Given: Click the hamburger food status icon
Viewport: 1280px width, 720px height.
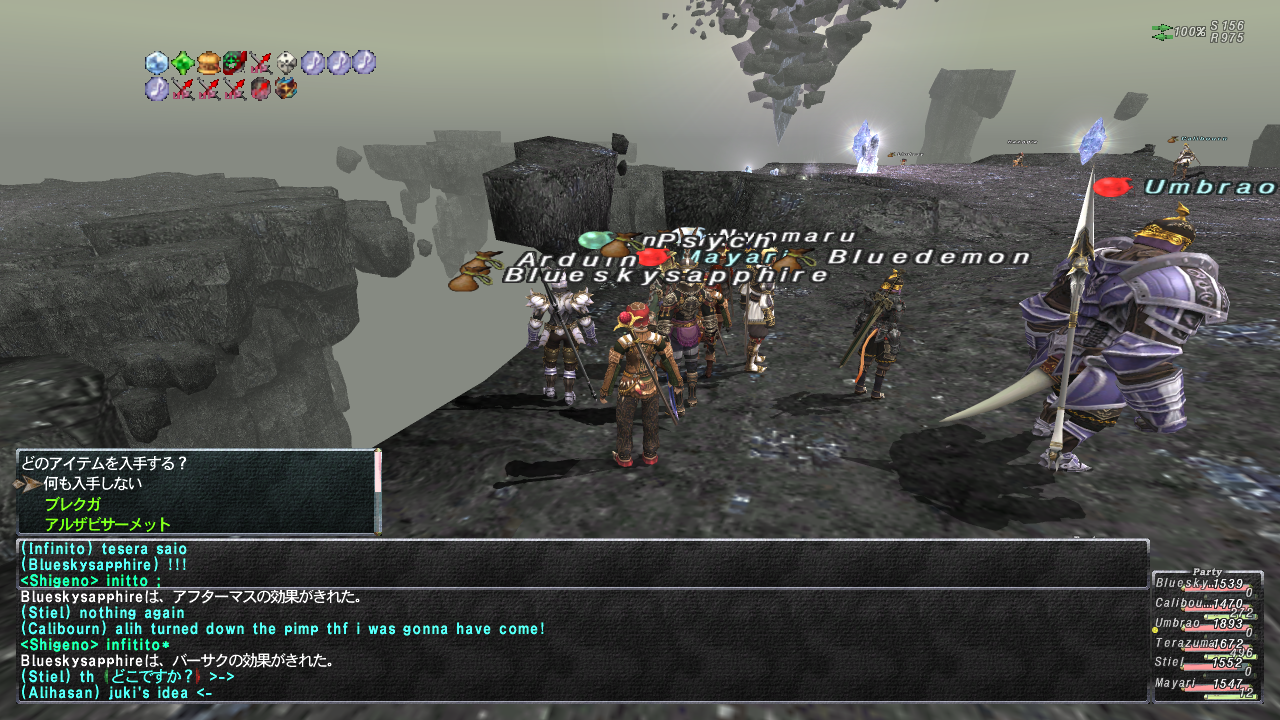Looking at the screenshot, I should 209,63.
